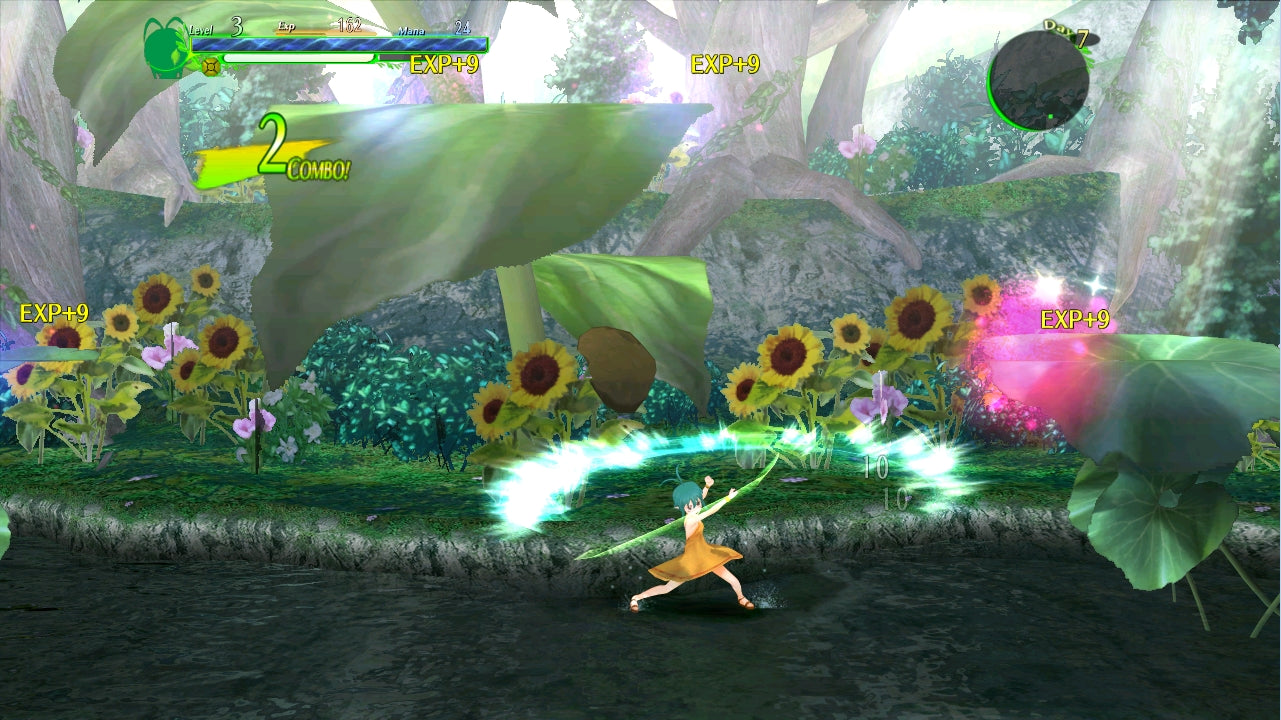Click the circular minimap
The image size is (1281, 720).
point(1038,80)
